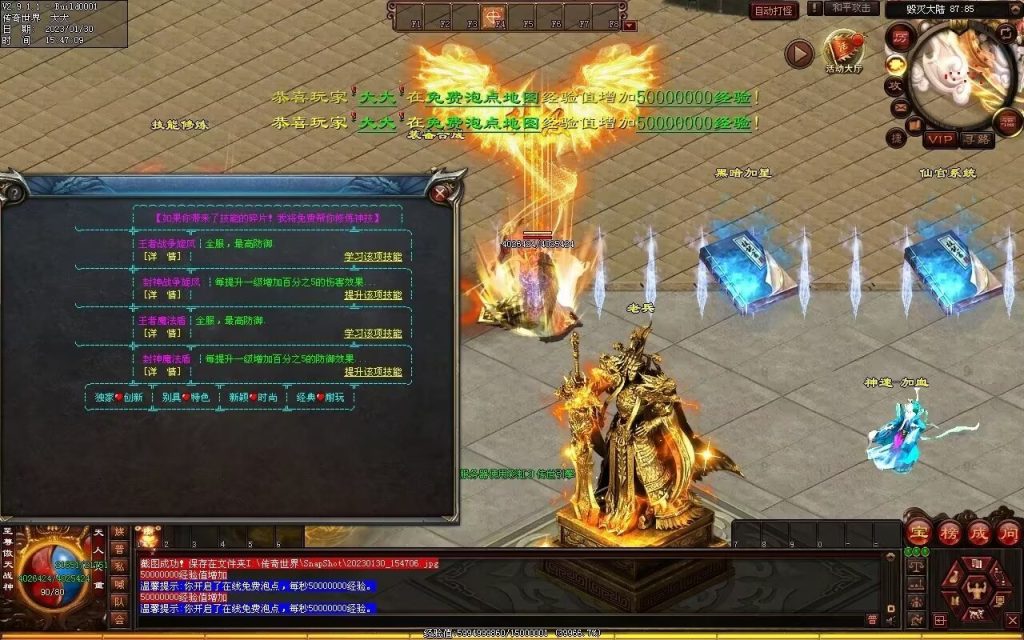The image size is (1024, 640).
Task: Toggle 自动打怪 auto-fight button
Action: [774, 11]
